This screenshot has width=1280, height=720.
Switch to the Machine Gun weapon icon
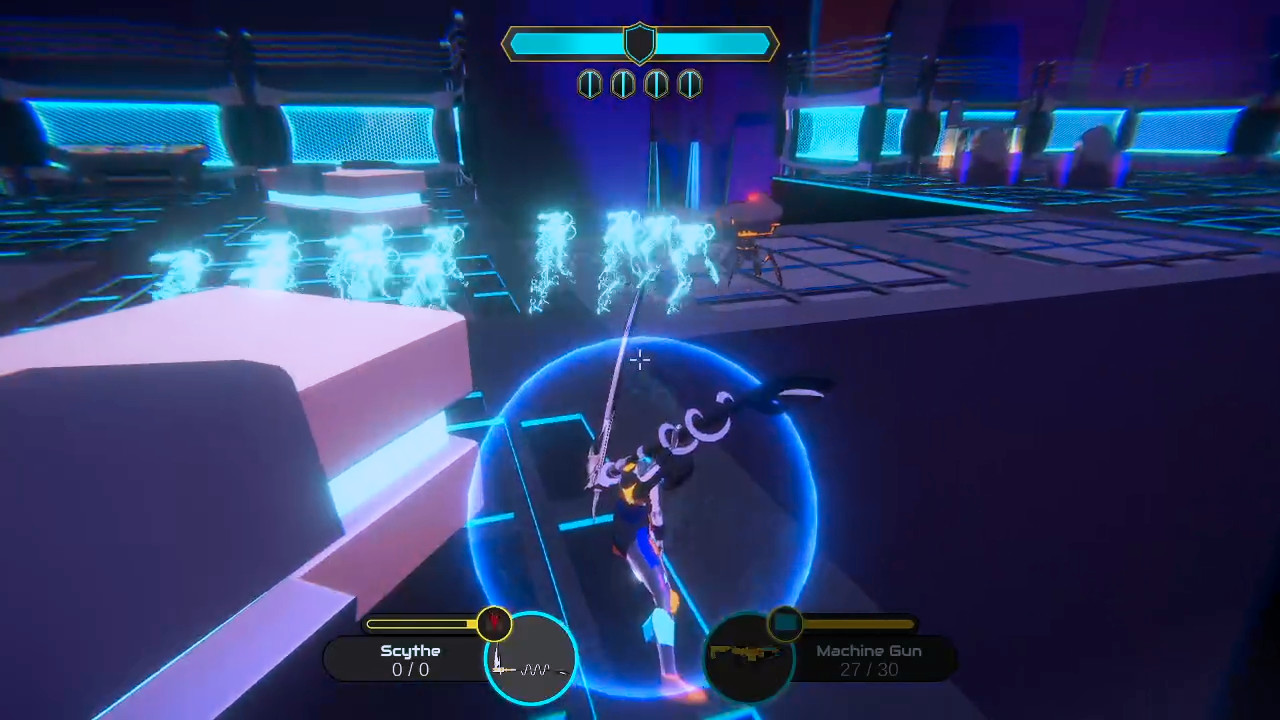(748, 657)
